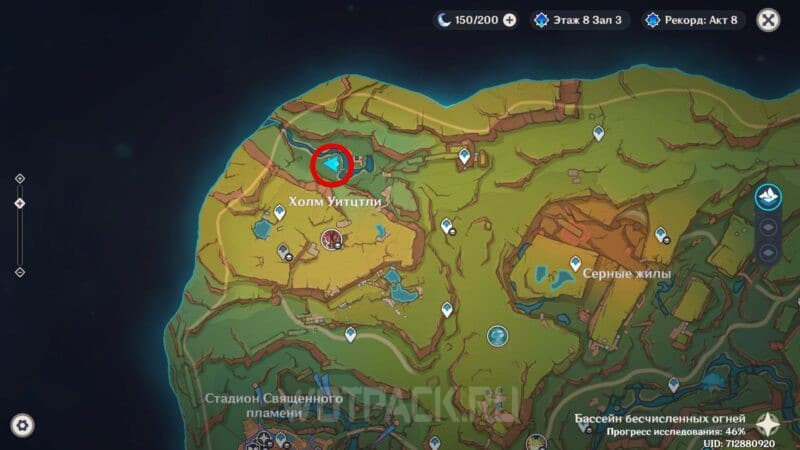Select the teleport waypoint beside Серные жилы label
The width and height of the screenshot is (800, 450).
(x=575, y=263)
